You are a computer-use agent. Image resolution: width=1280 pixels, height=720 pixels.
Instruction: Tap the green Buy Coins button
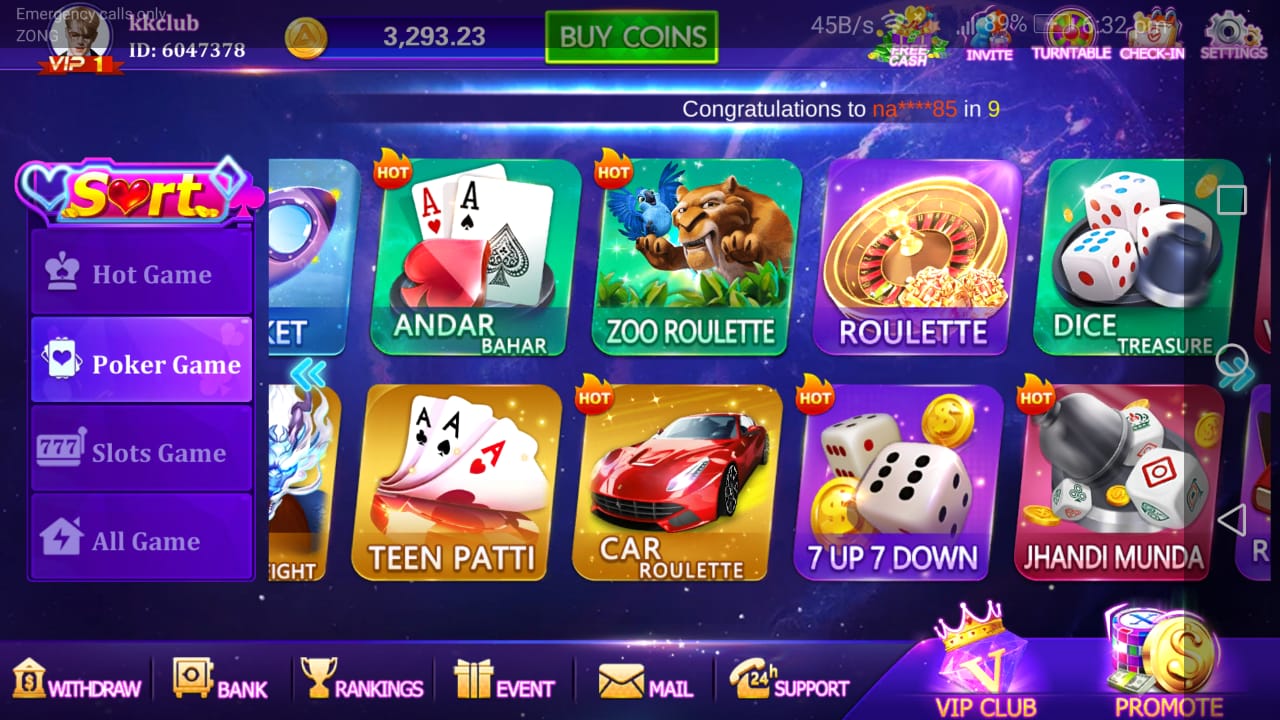631,37
